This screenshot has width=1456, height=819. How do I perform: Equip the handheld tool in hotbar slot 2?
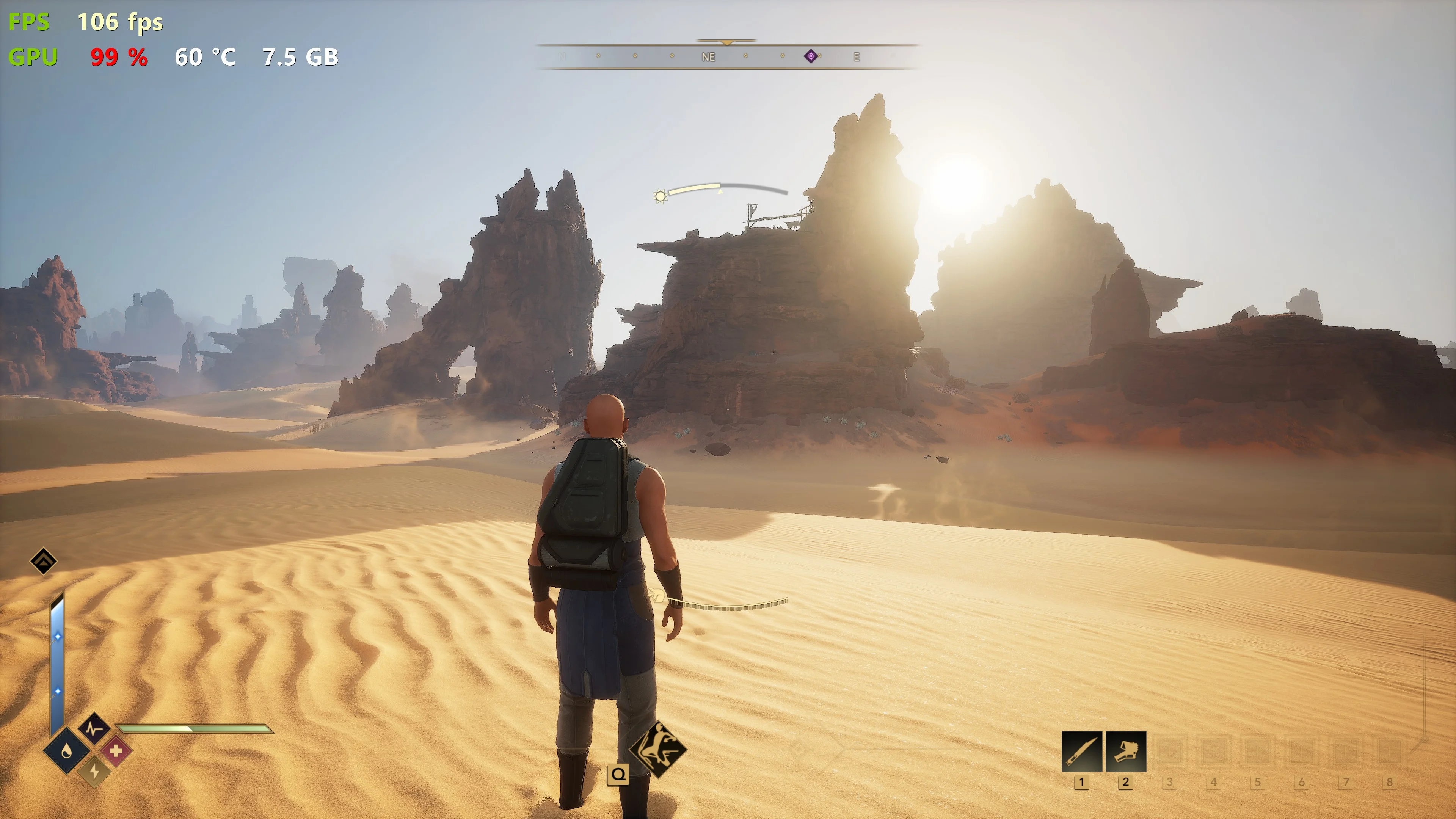[1125, 751]
